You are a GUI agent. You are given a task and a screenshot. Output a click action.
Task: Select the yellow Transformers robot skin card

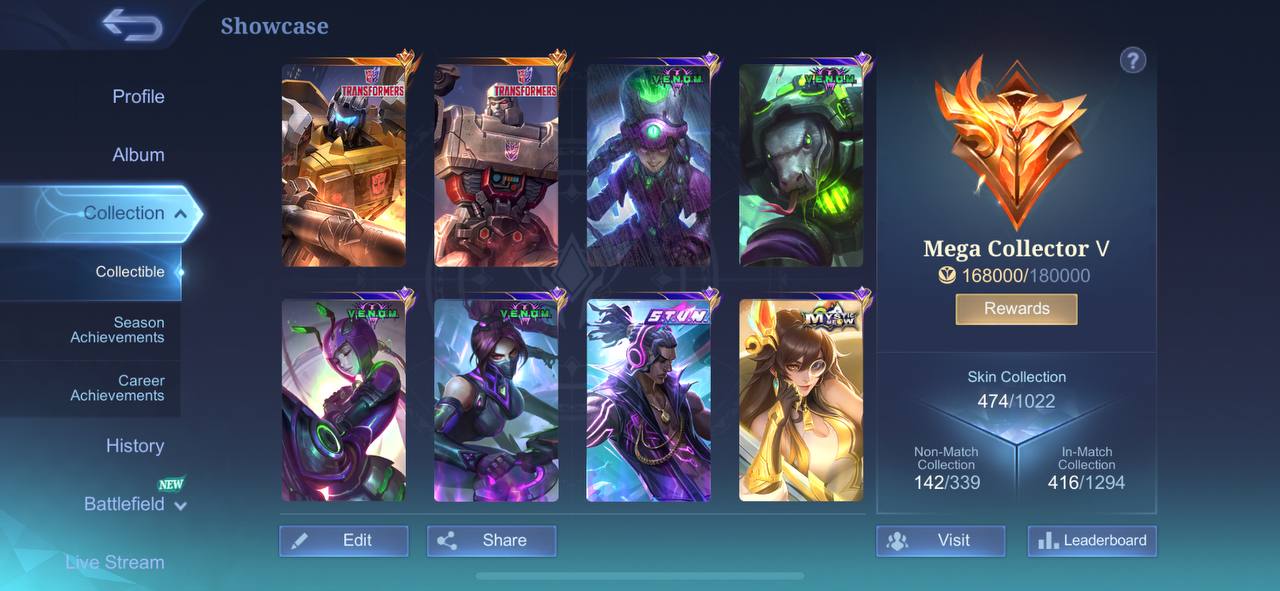click(x=343, y=166)
